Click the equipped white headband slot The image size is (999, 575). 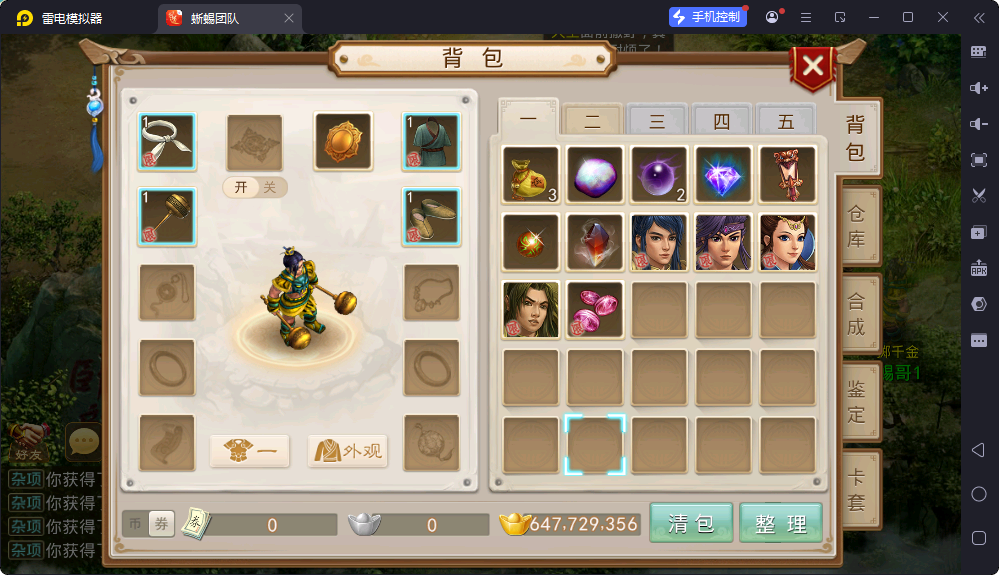[x=167, y=141]
